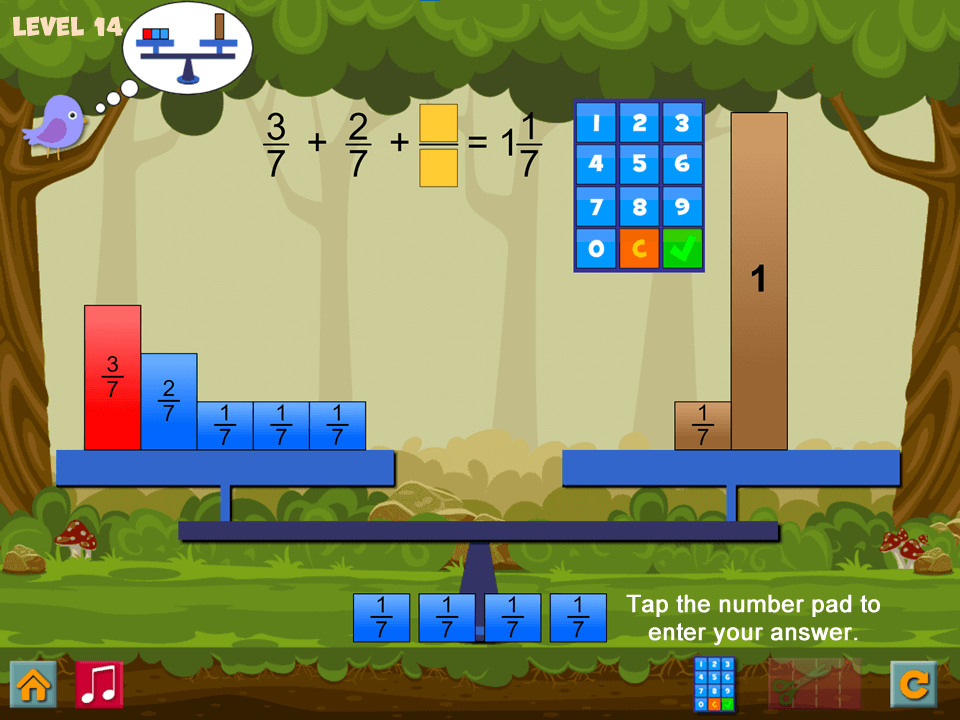Toggle the music note button
Viewport: 960px width, 720px height.
[x=99, y=684]
